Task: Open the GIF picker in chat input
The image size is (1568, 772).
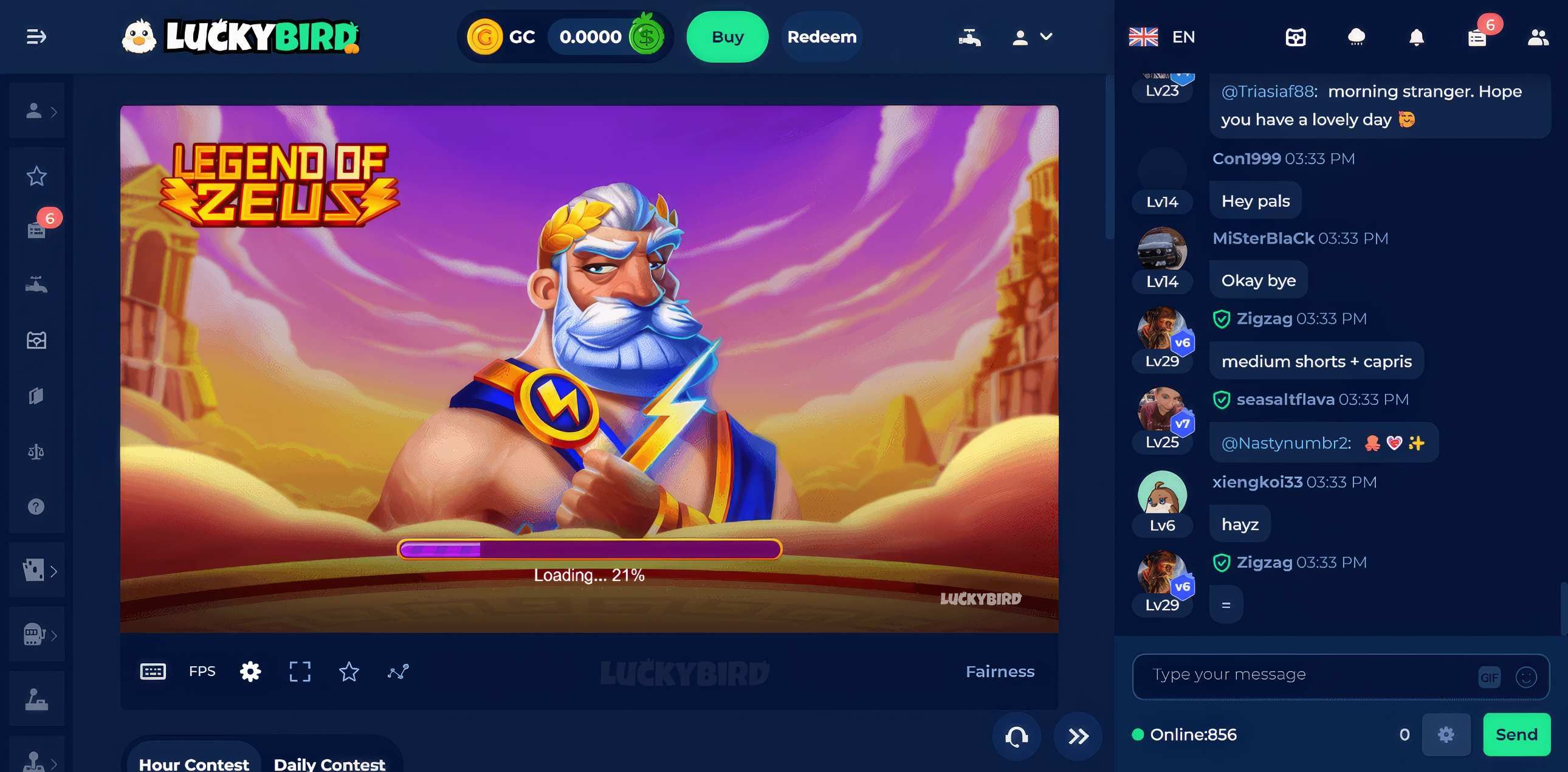Action: click(x=1488, y=676)
